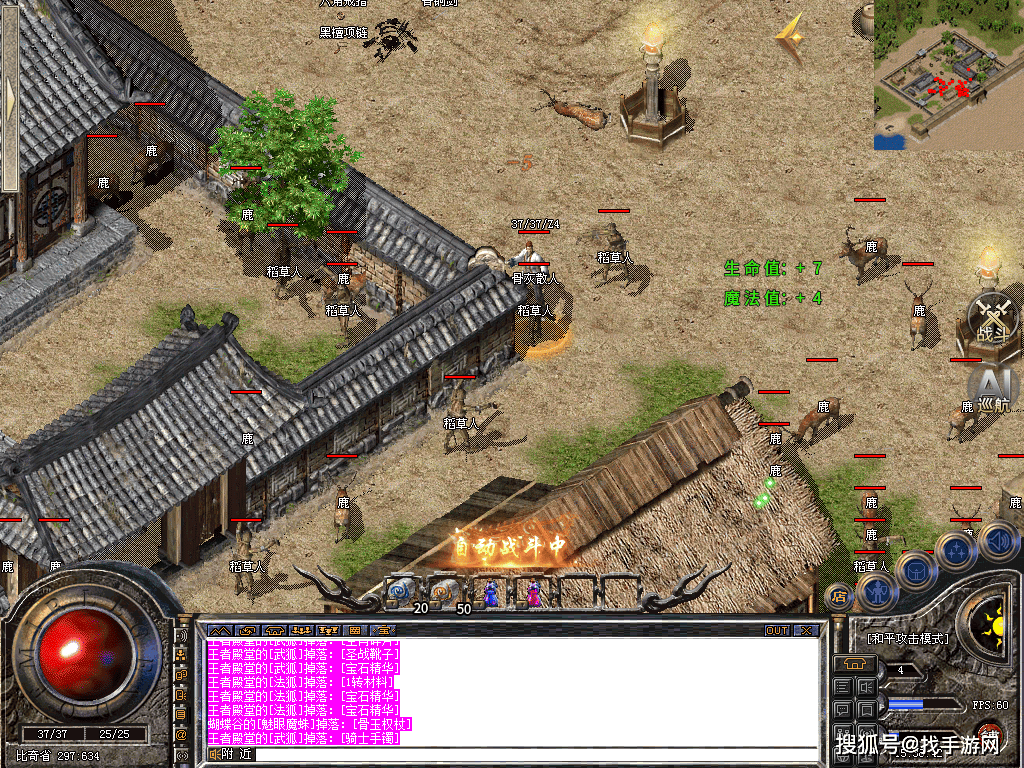
Task: Open the minimap in the corner
Action: click(948, 75)
